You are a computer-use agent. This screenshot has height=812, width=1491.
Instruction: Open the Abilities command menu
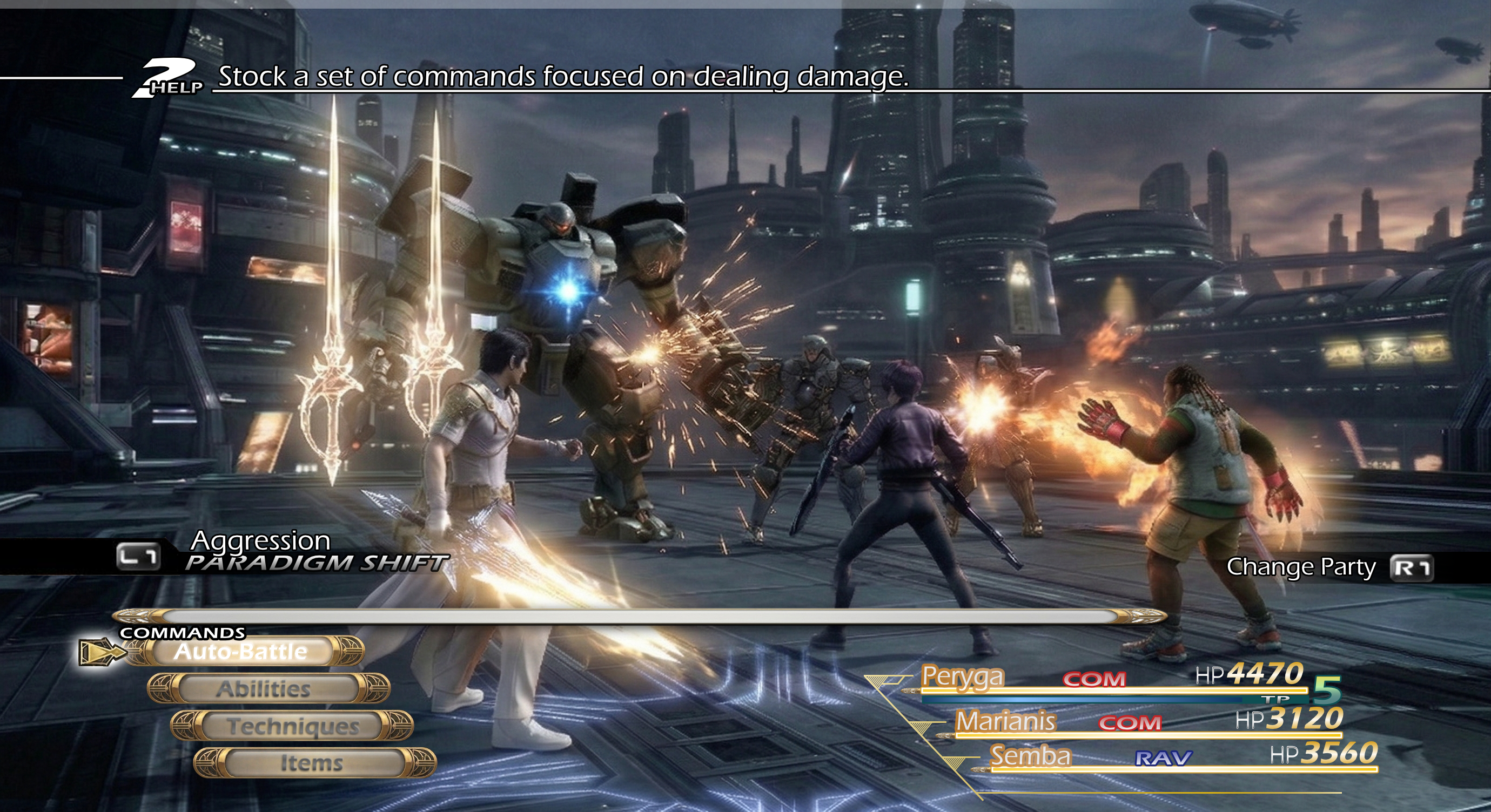point(264,689)
